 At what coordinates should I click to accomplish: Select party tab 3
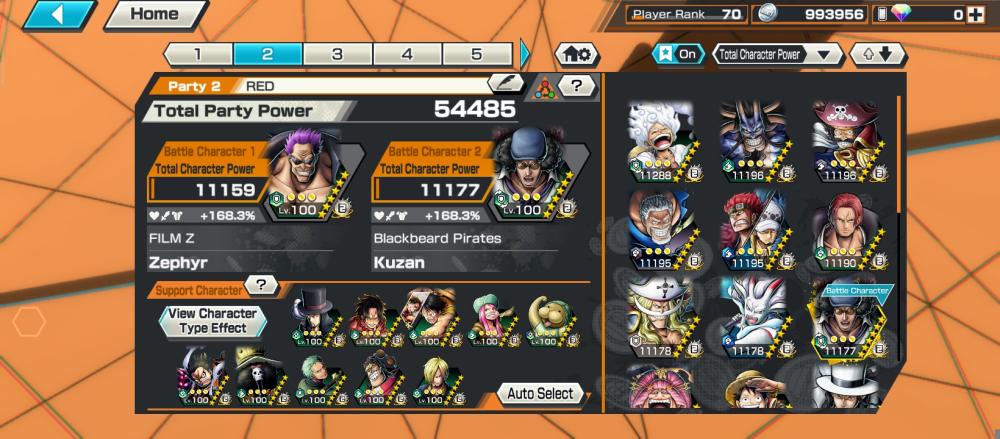click(x=337, y=54)
